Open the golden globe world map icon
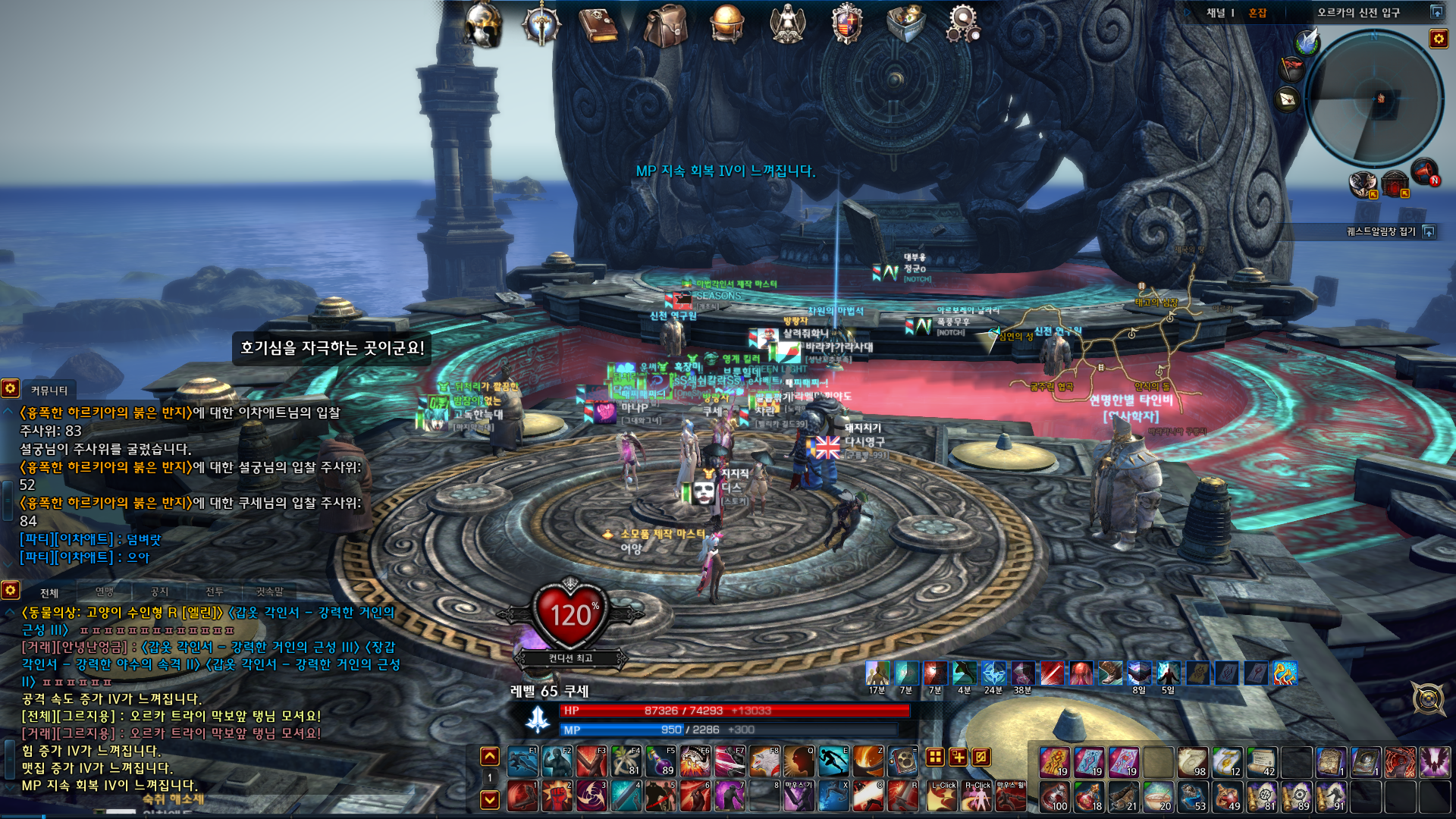This screenshot has width=1456, height=819. coord(726,24)
